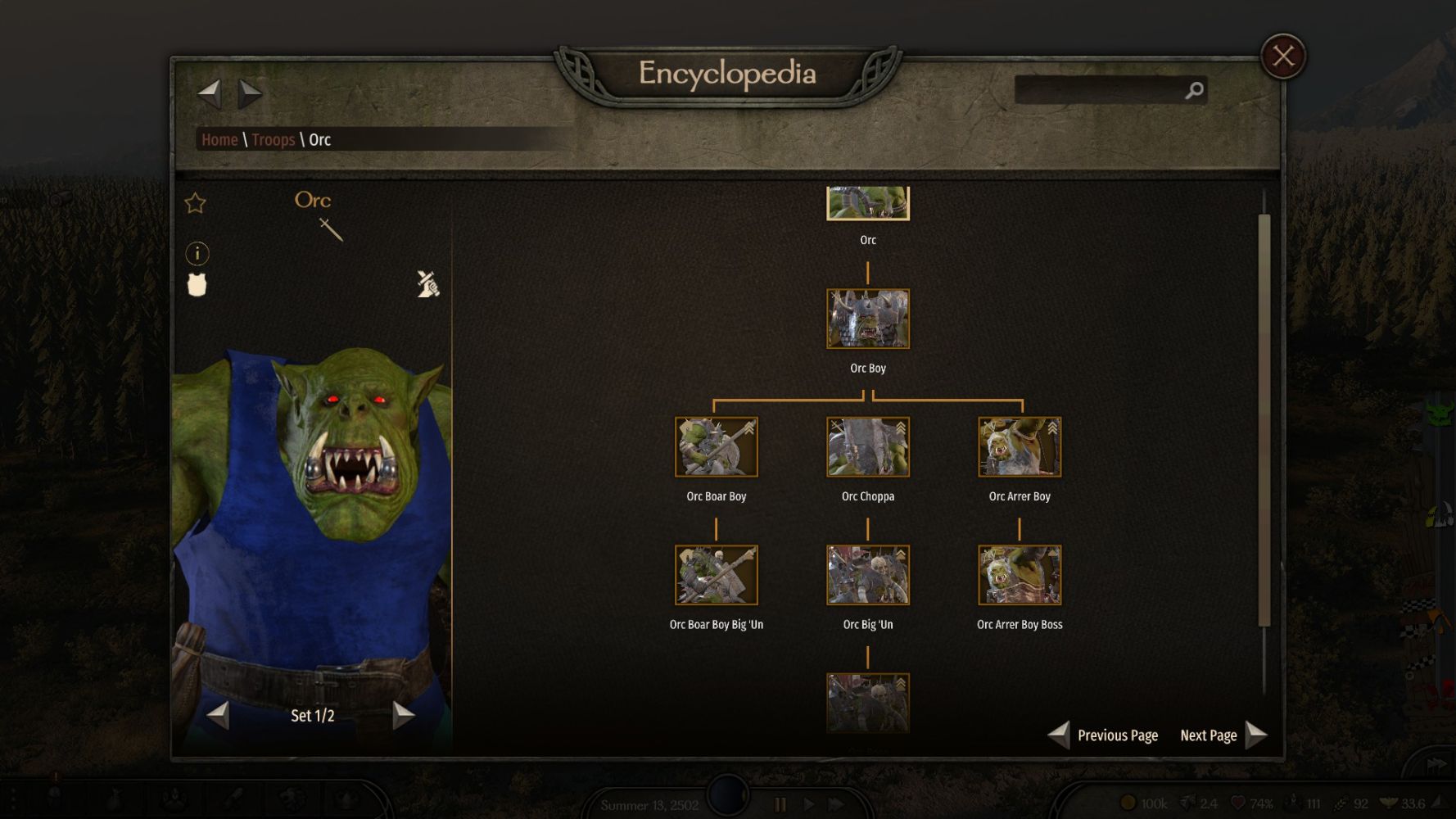Go forward with the right history arrow
Viewport: 1456px width, 819px height.
(x=250, y=93)
